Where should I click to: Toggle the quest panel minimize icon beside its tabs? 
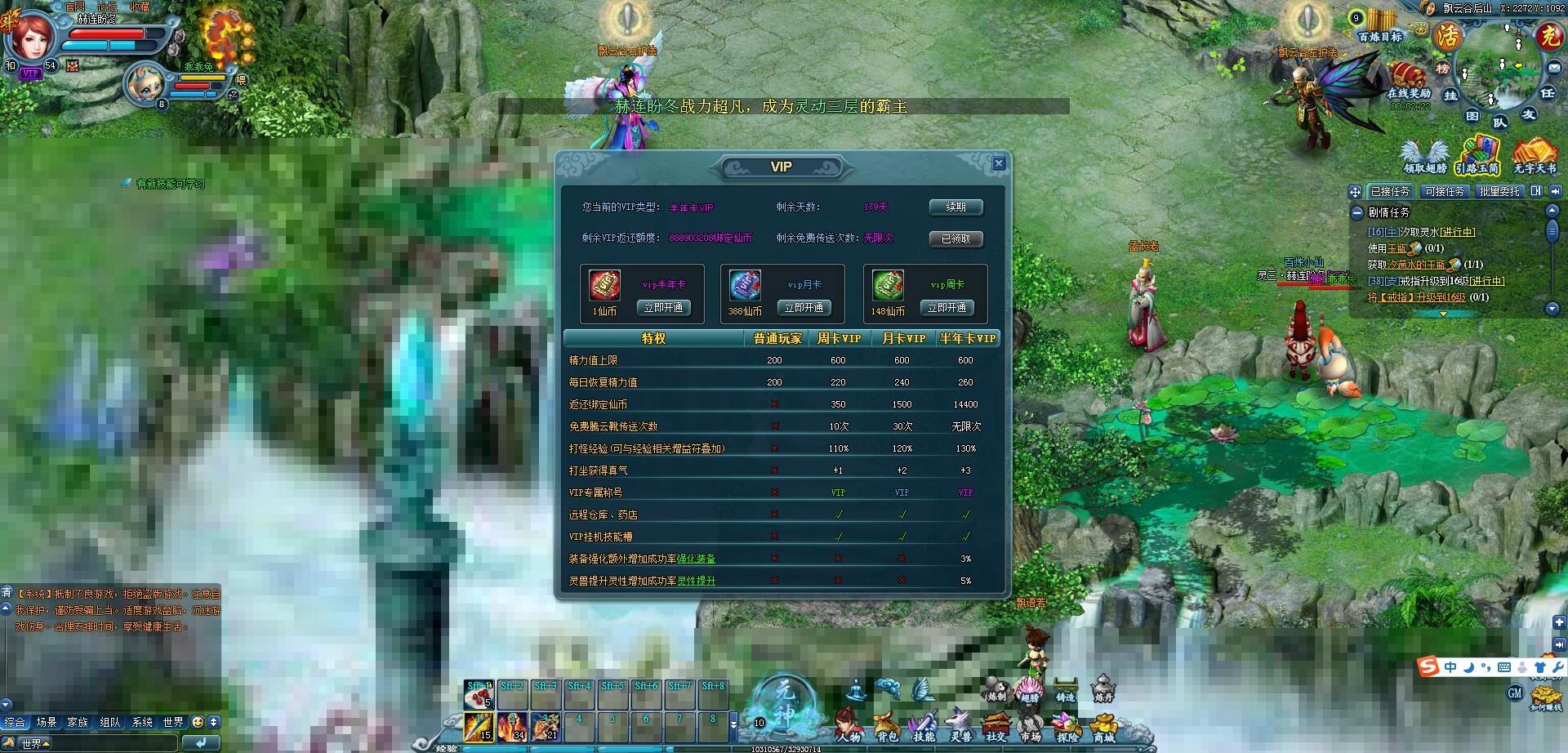(x=1536, y=190)
